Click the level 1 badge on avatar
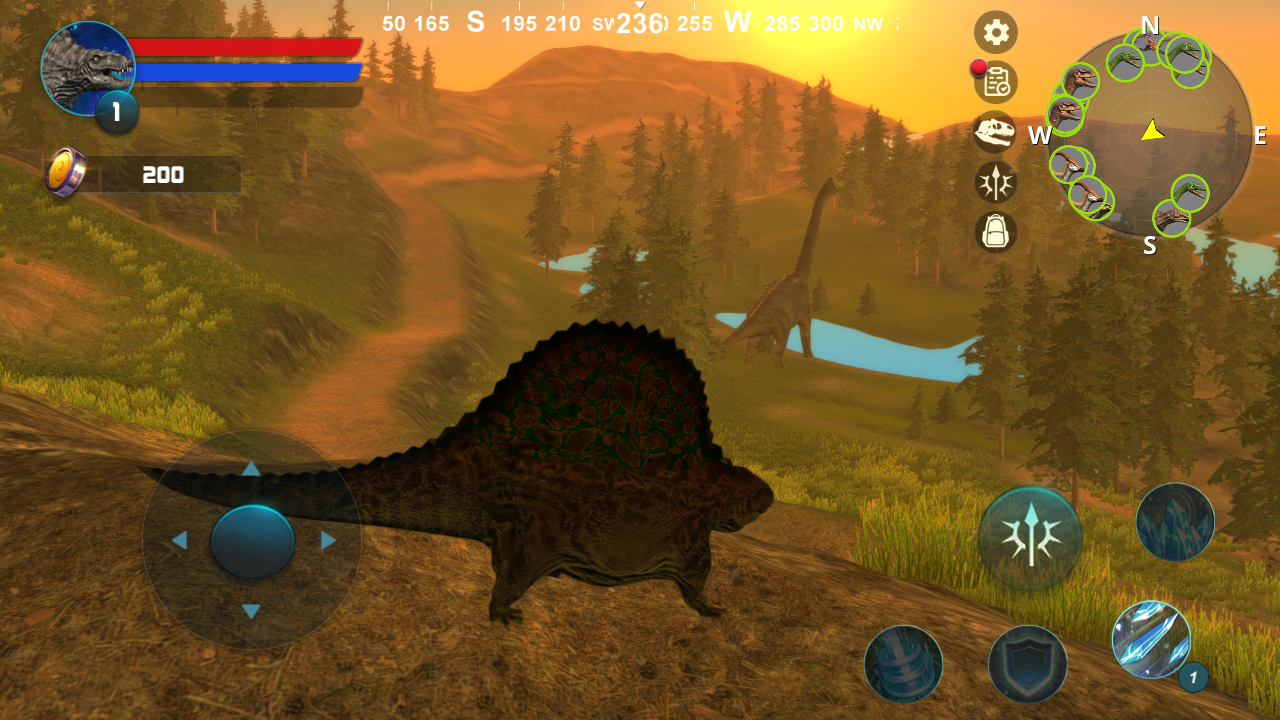Image resolution: width=1280 pixels, height=720 pixels. [115, 113]
